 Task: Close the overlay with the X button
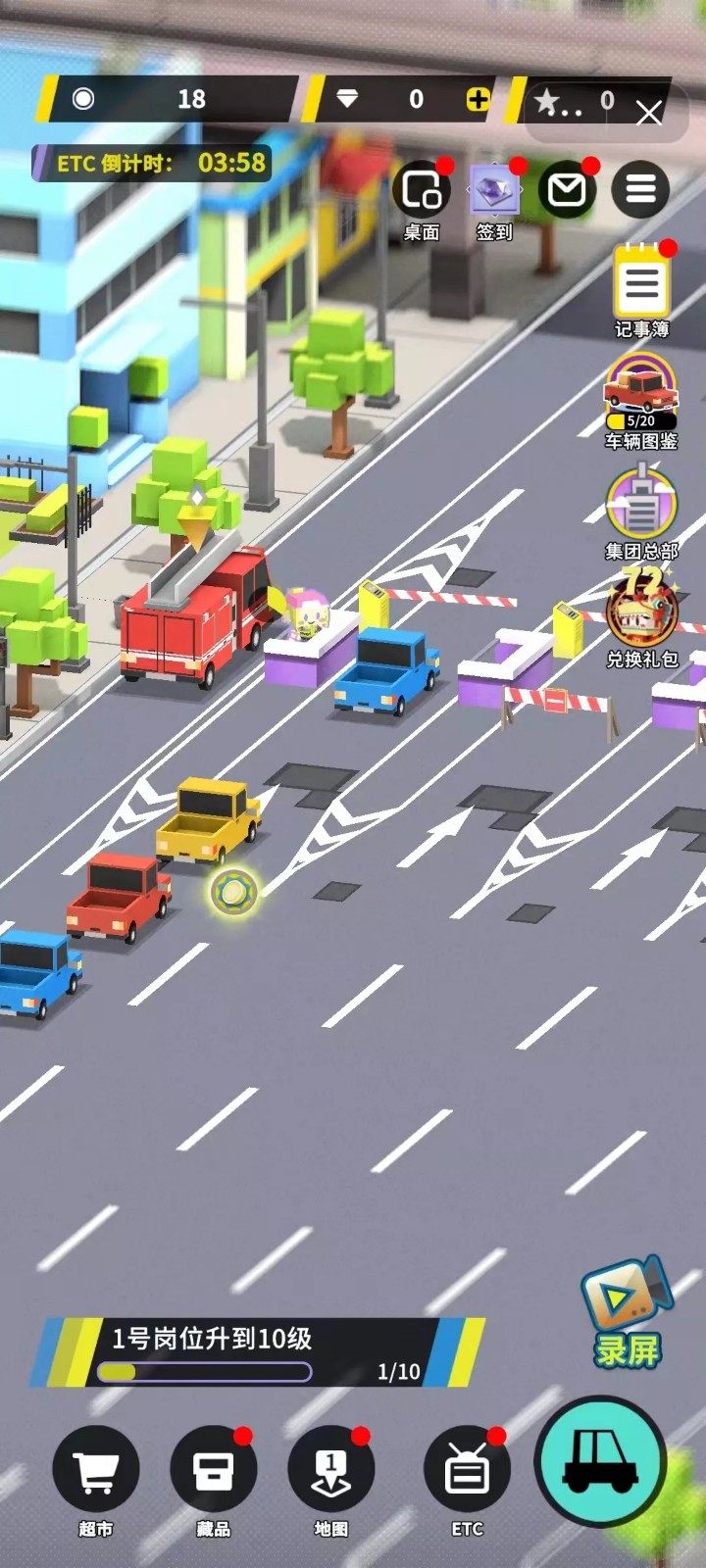[x=649, y=114]
